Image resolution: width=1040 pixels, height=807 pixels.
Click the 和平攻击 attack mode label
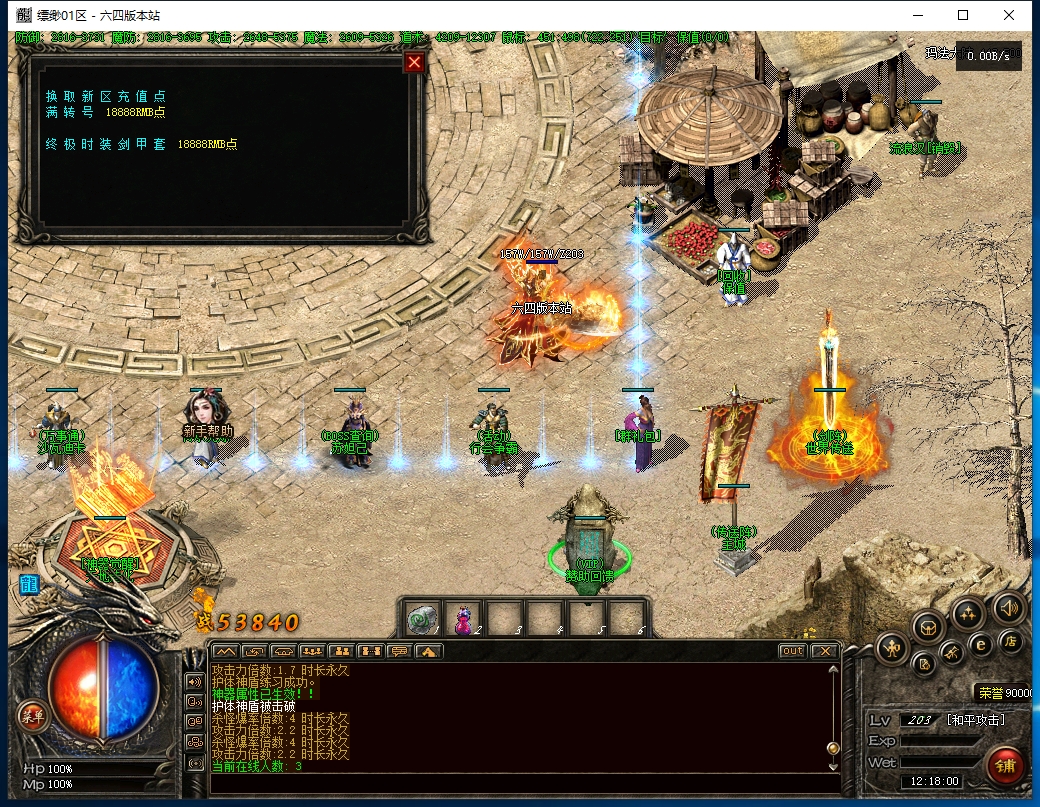pos(975,720)
